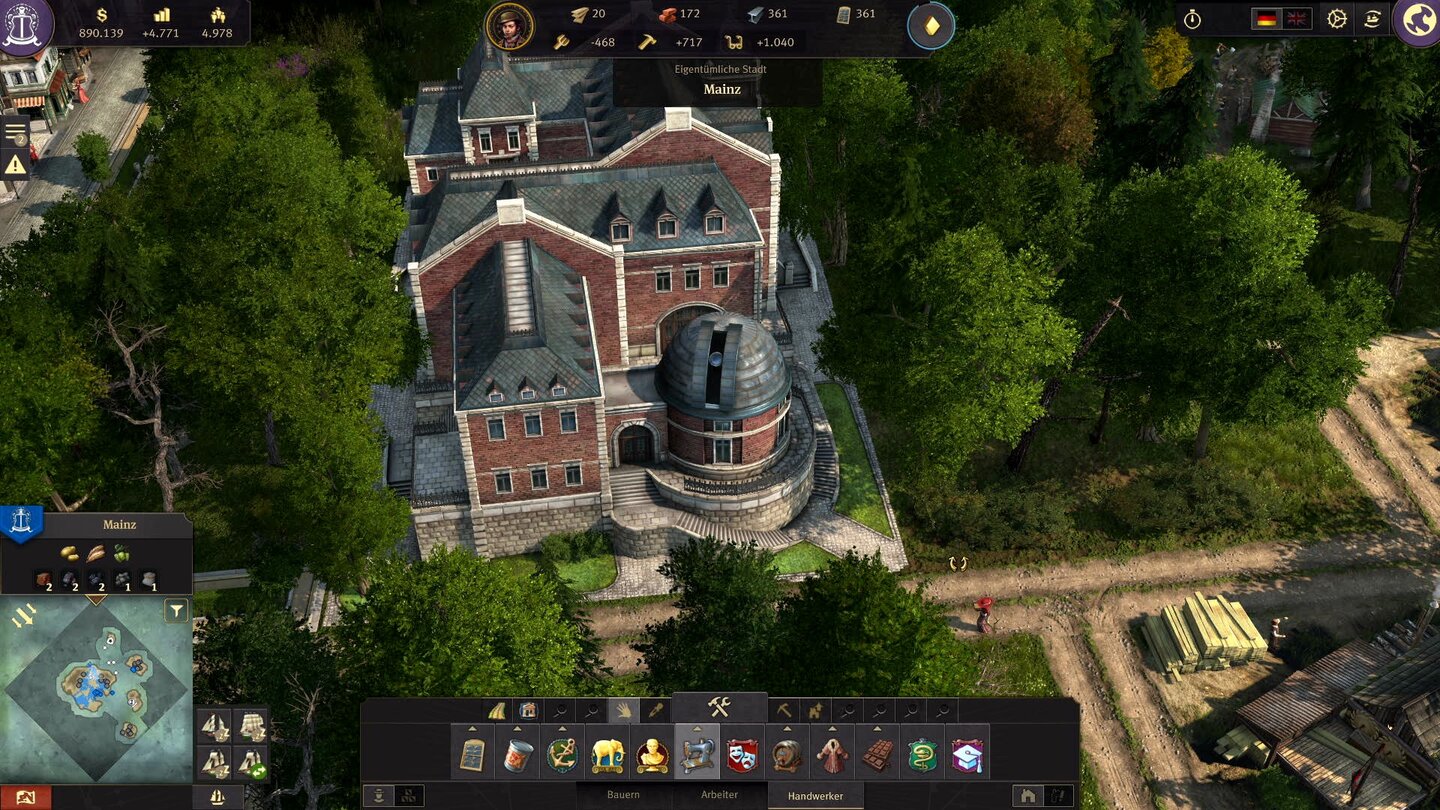Viewport: 1440px width, 810px height.
Task: Switch to the Bauern tab
Action: [623, 793]
